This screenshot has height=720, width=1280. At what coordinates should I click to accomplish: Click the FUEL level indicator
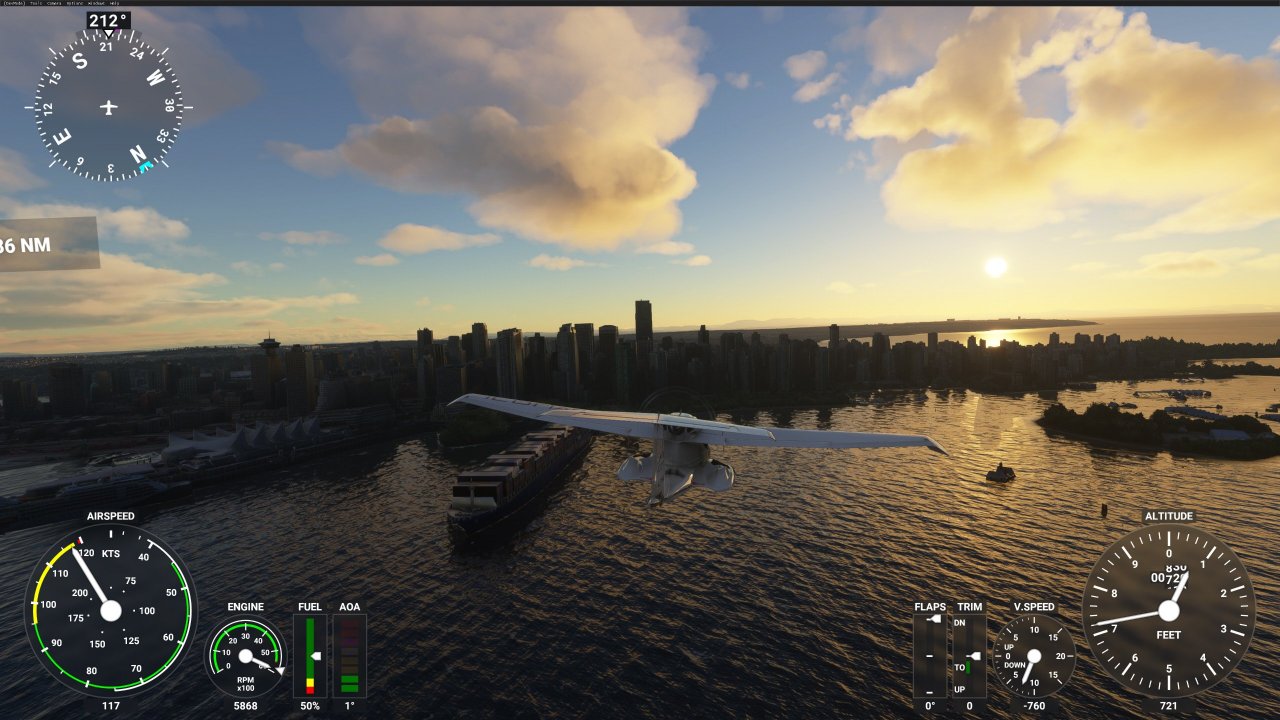click(310, 655)
